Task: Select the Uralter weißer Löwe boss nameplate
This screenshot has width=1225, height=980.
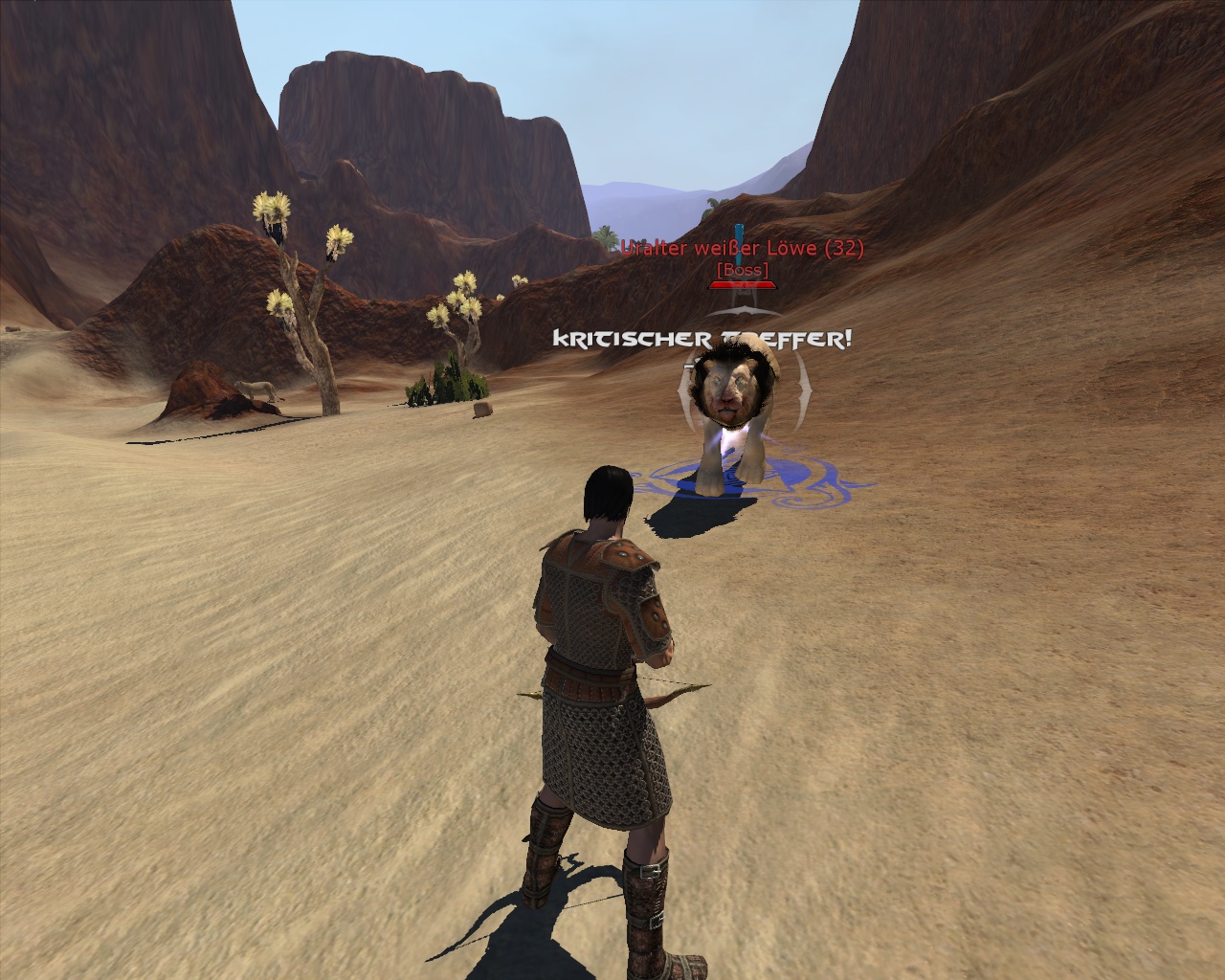Action: click(742, 249)
